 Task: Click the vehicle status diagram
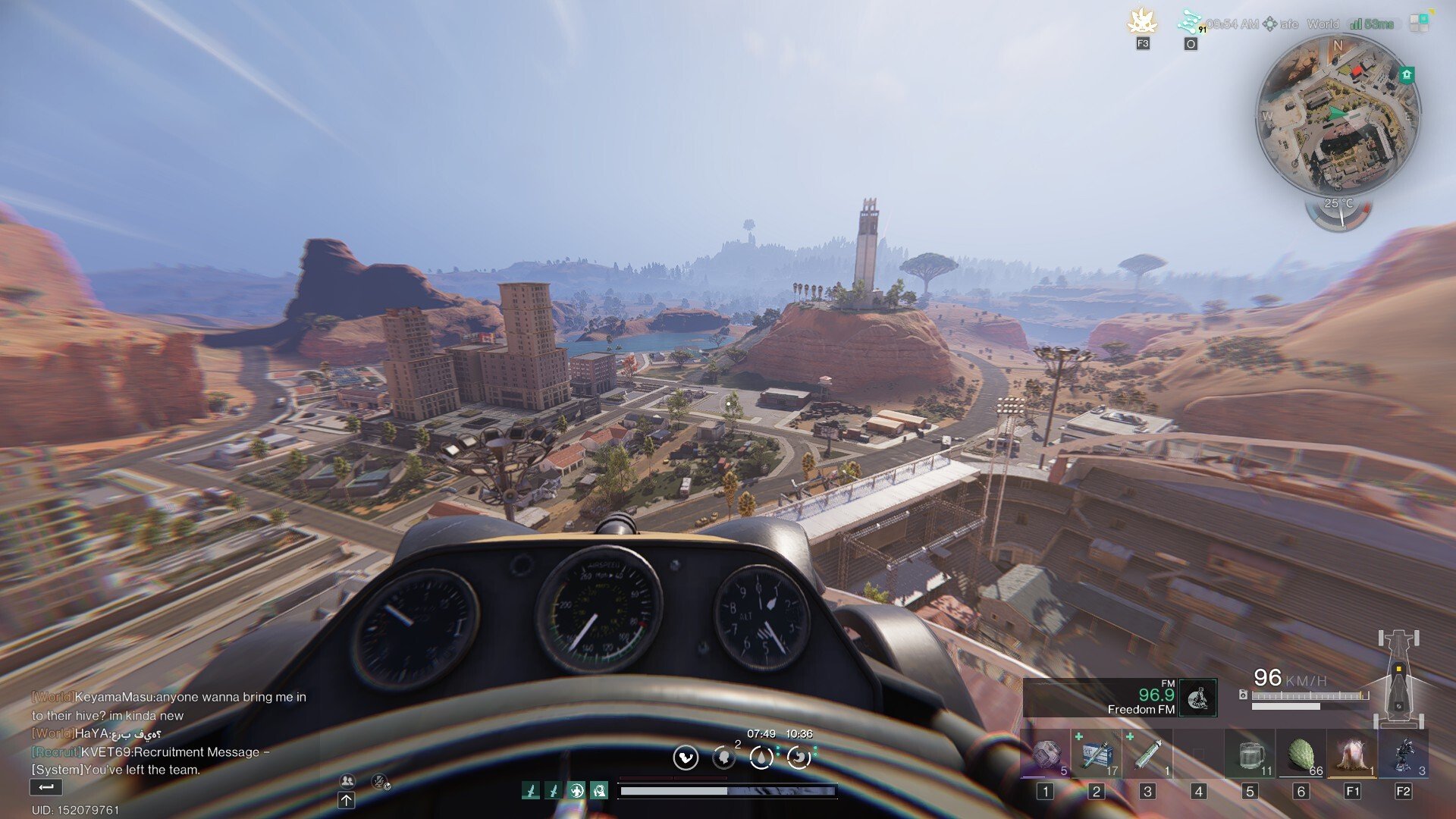point(1399,679)
